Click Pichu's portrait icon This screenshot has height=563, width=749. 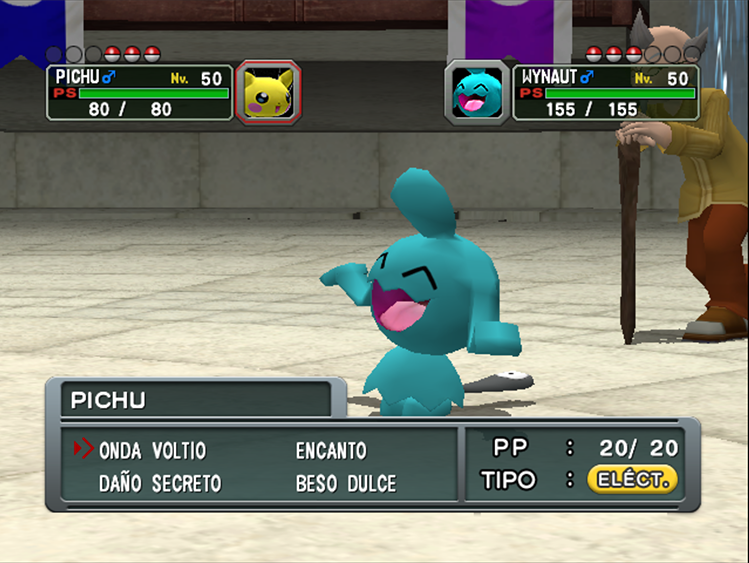click(268, 93)
